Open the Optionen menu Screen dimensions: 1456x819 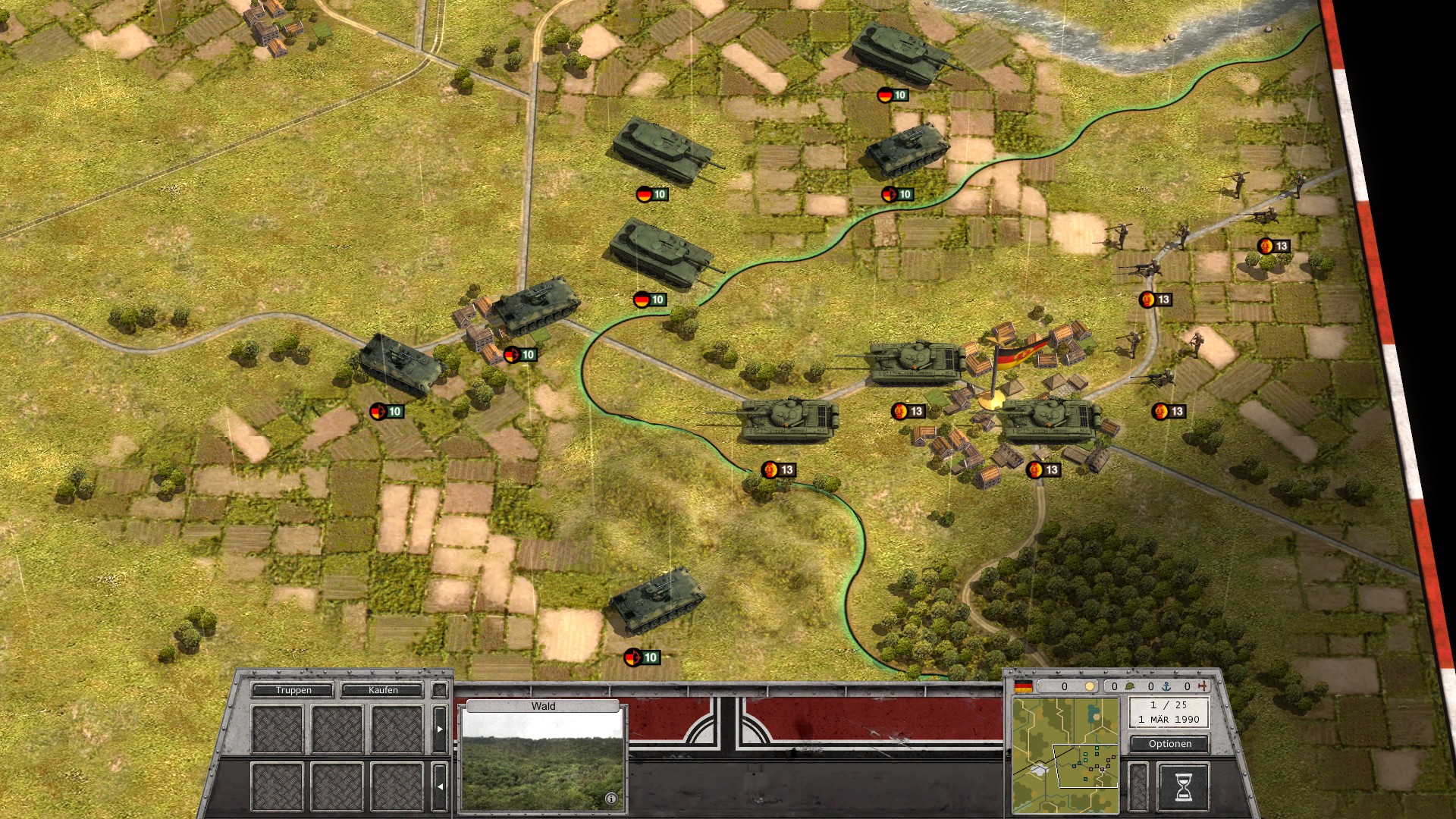point(1169,744)
